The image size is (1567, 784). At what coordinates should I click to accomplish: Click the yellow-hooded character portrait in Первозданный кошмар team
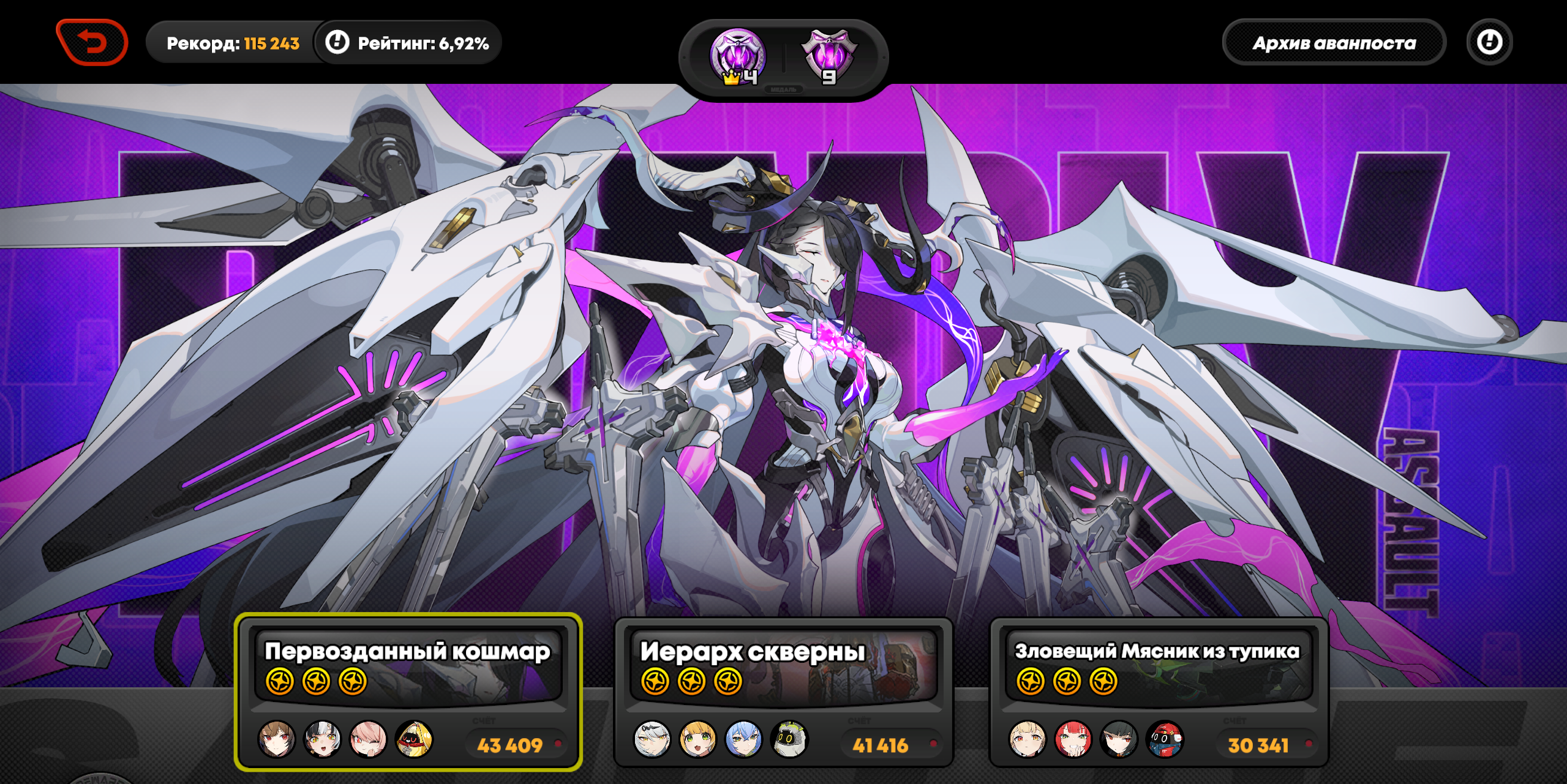coord(415,739)
